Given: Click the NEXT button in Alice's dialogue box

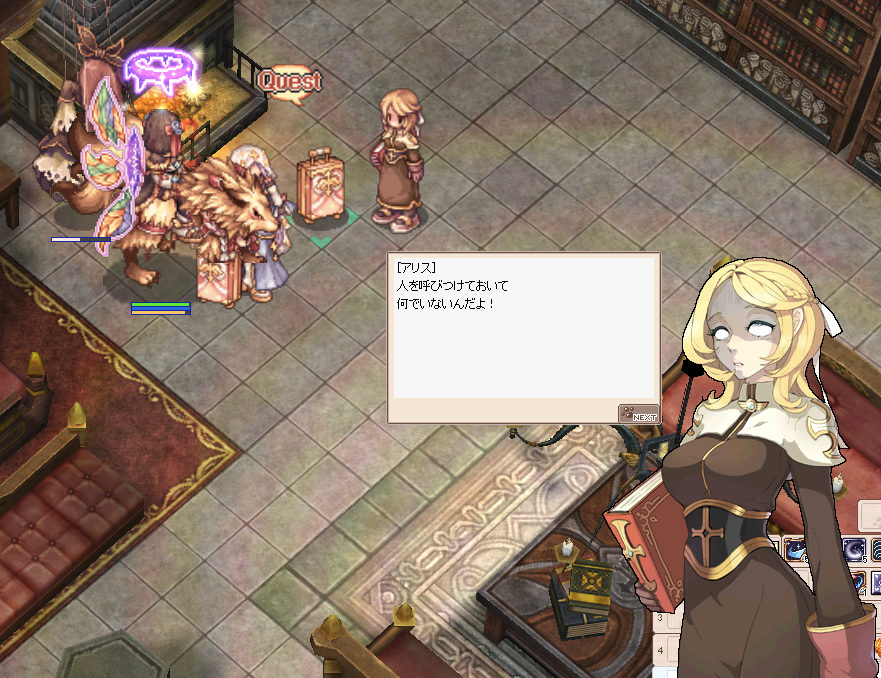Looking at the screenshot, I should click(639, 413).
